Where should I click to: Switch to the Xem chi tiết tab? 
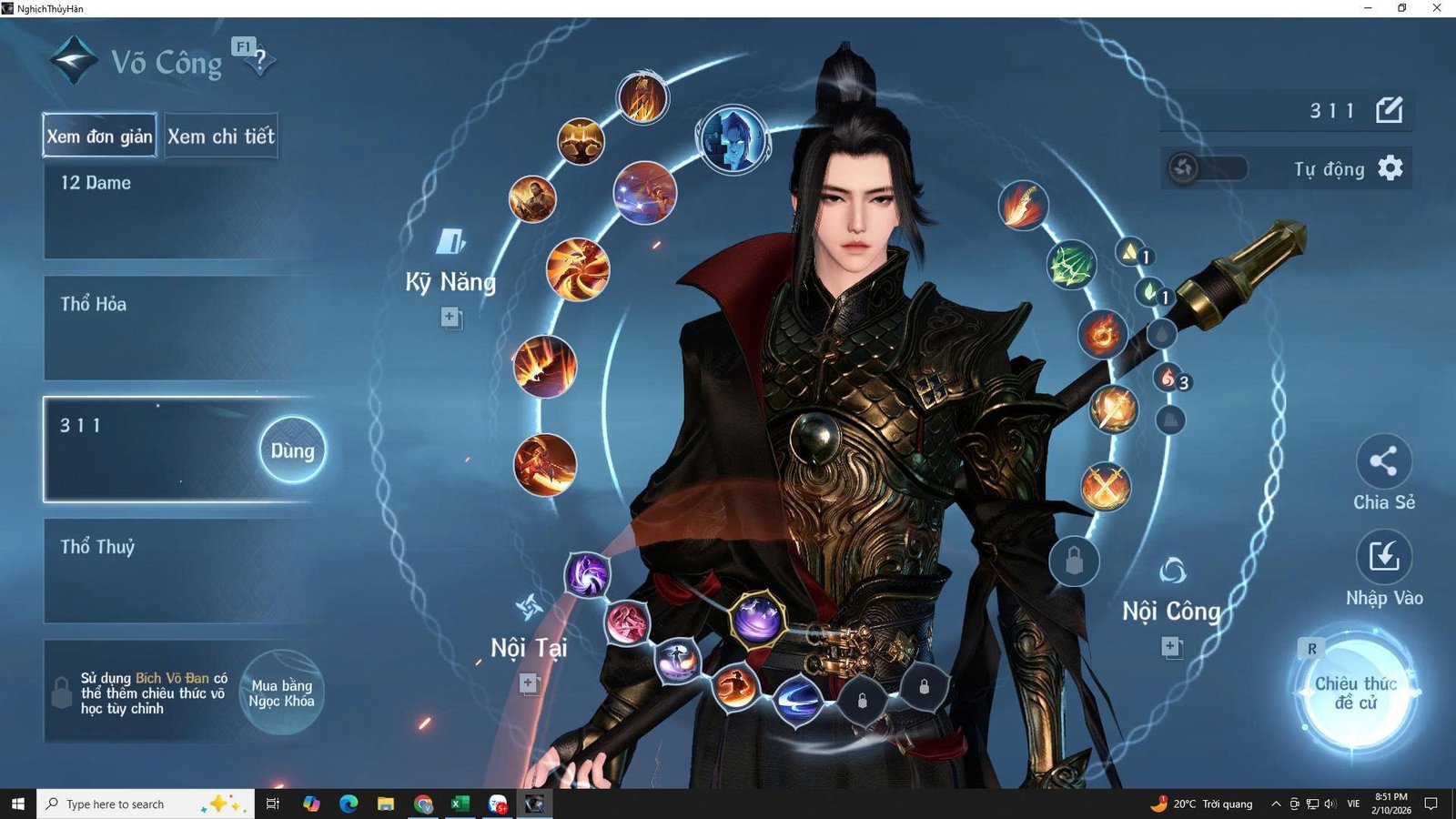(x=221, y=136)
